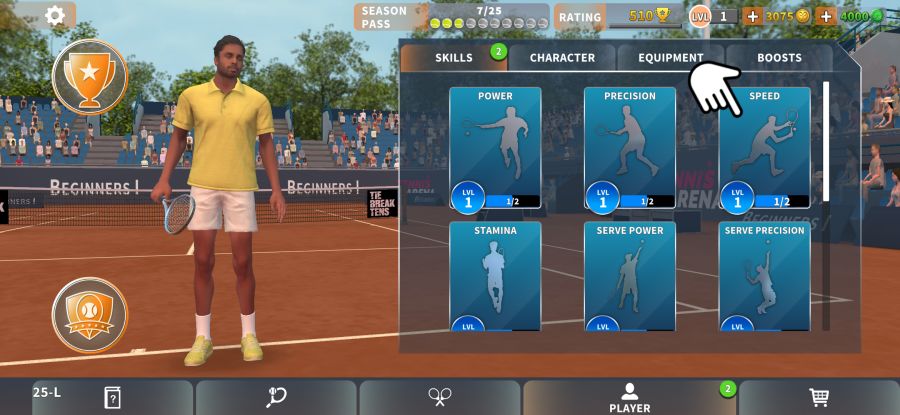This screenshot has height=415, width=900.
Task: Switch to the Skills tab
Action: point(454,58)
